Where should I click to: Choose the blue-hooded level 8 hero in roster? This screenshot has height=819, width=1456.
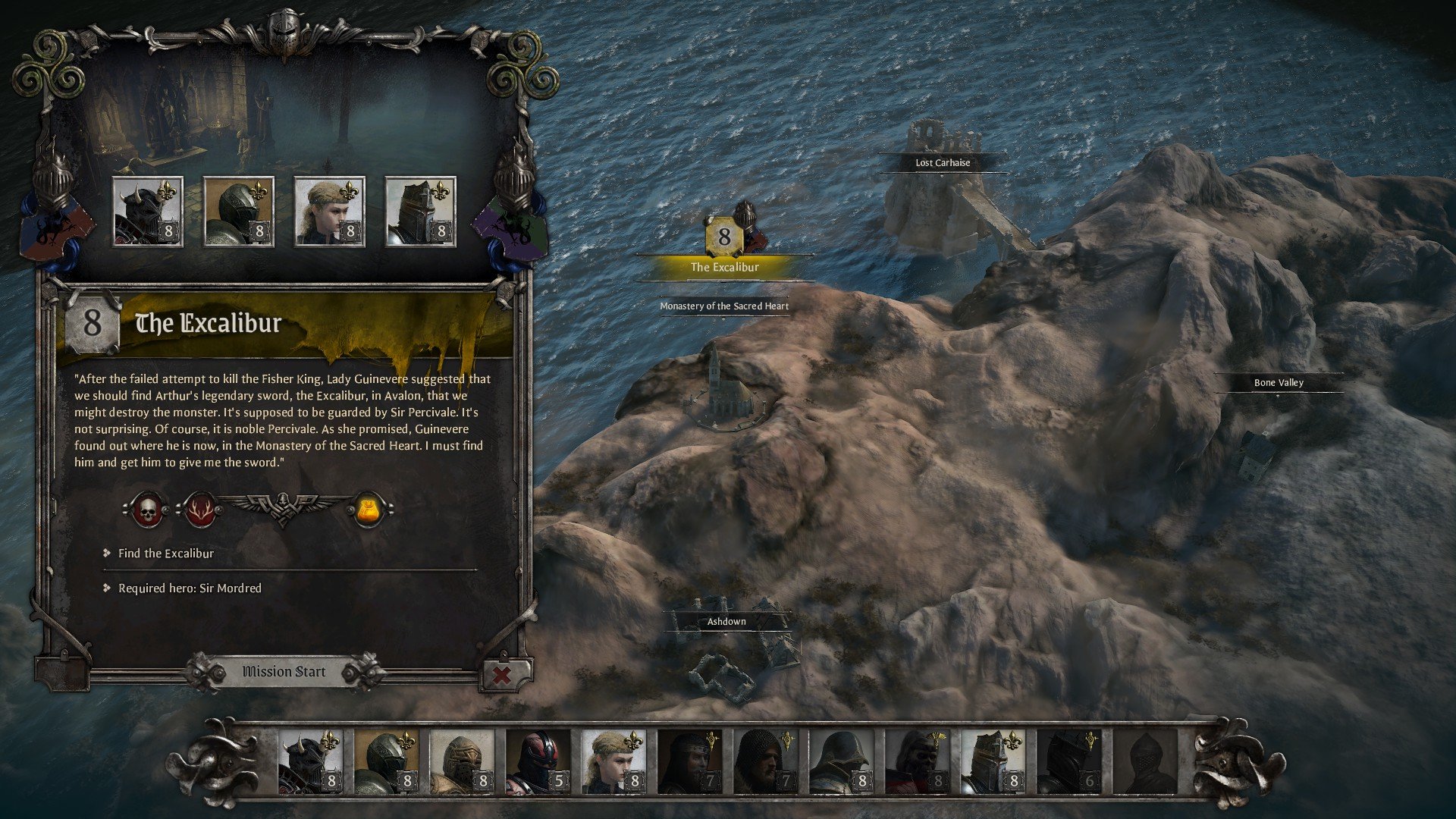(841, 761)
